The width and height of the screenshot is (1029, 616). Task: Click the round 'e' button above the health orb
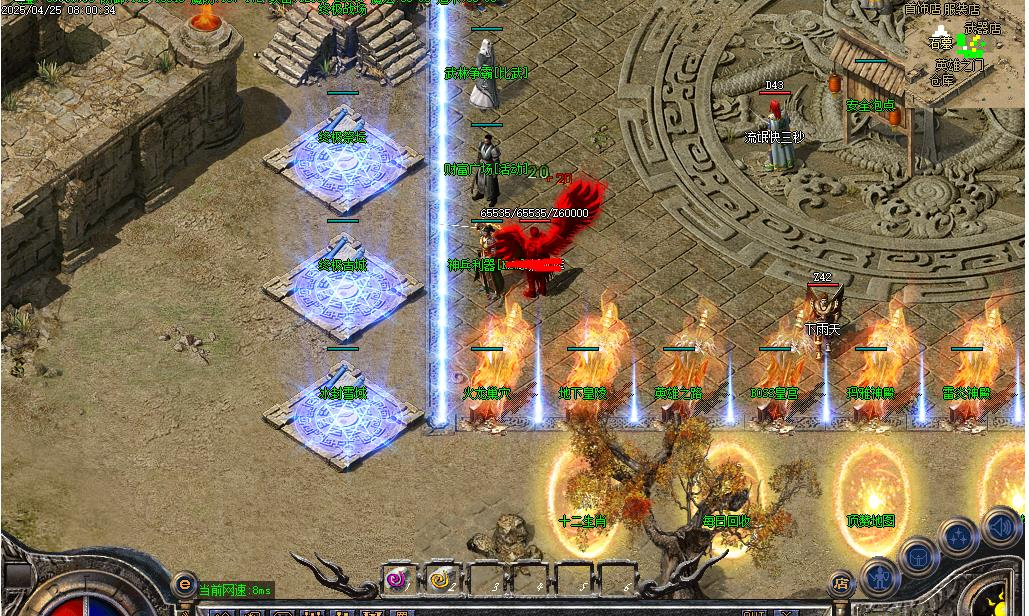(184, 584)
